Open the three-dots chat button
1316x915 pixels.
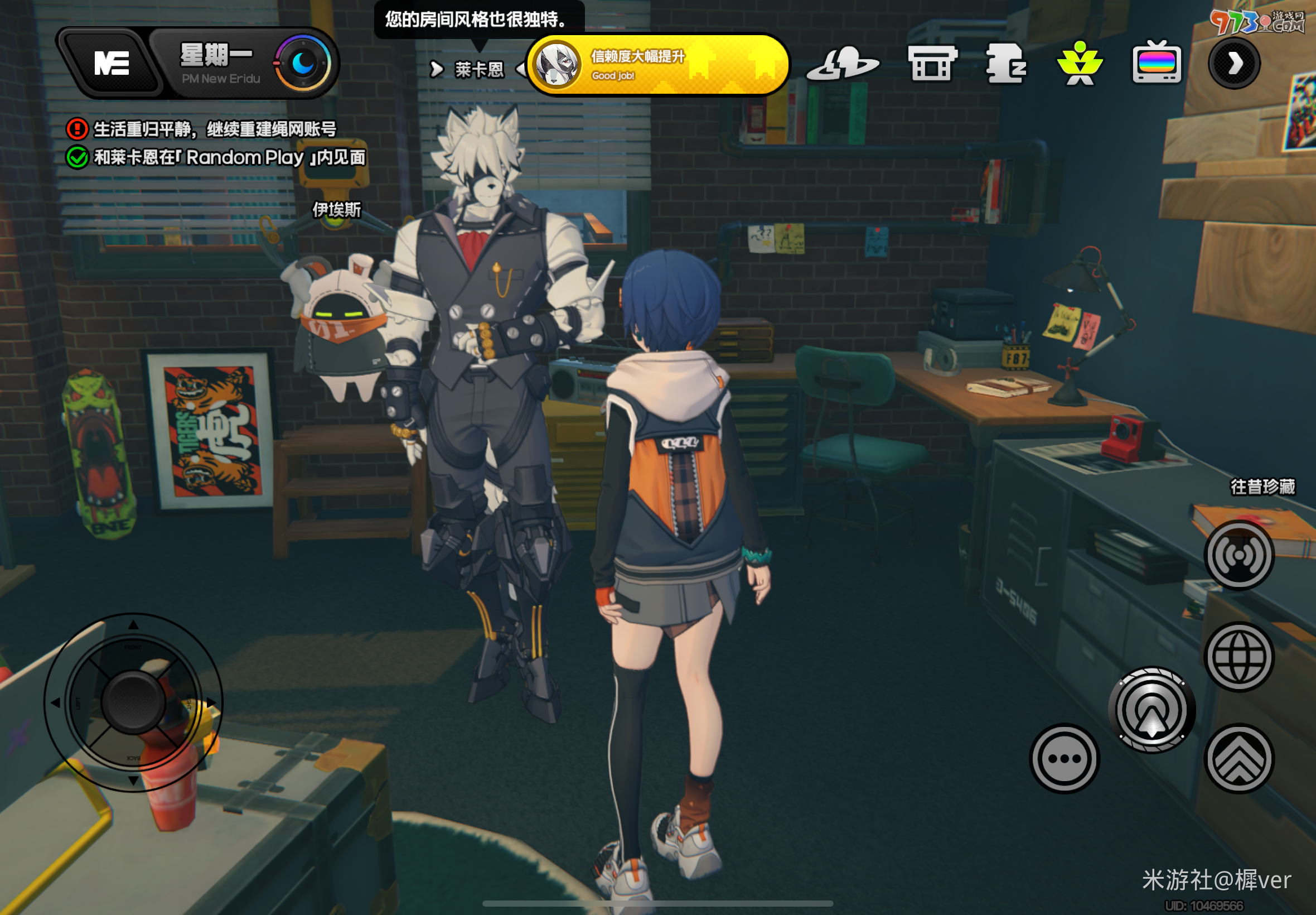1065,758
